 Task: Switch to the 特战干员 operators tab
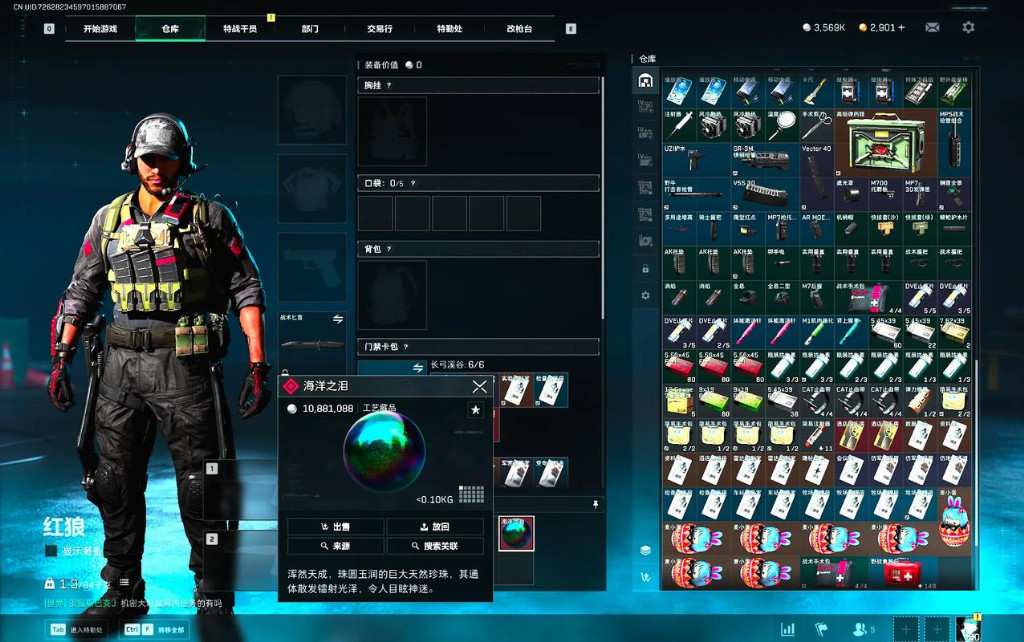coord(240,29)
